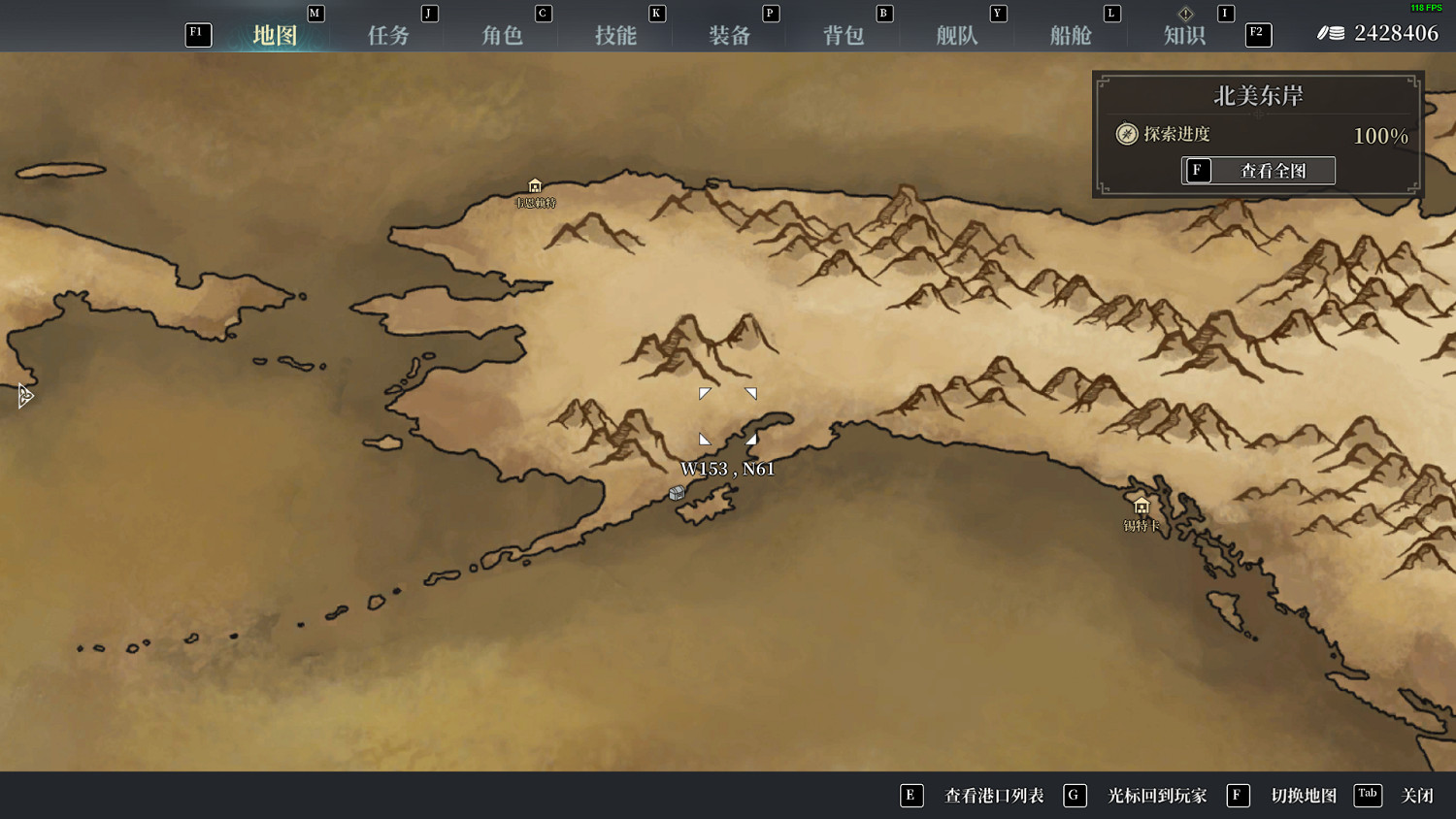Open the 舰队 fleet menu
This screenshot has width=1456, height=819.
pyautogui.click(x=957, y=34)
